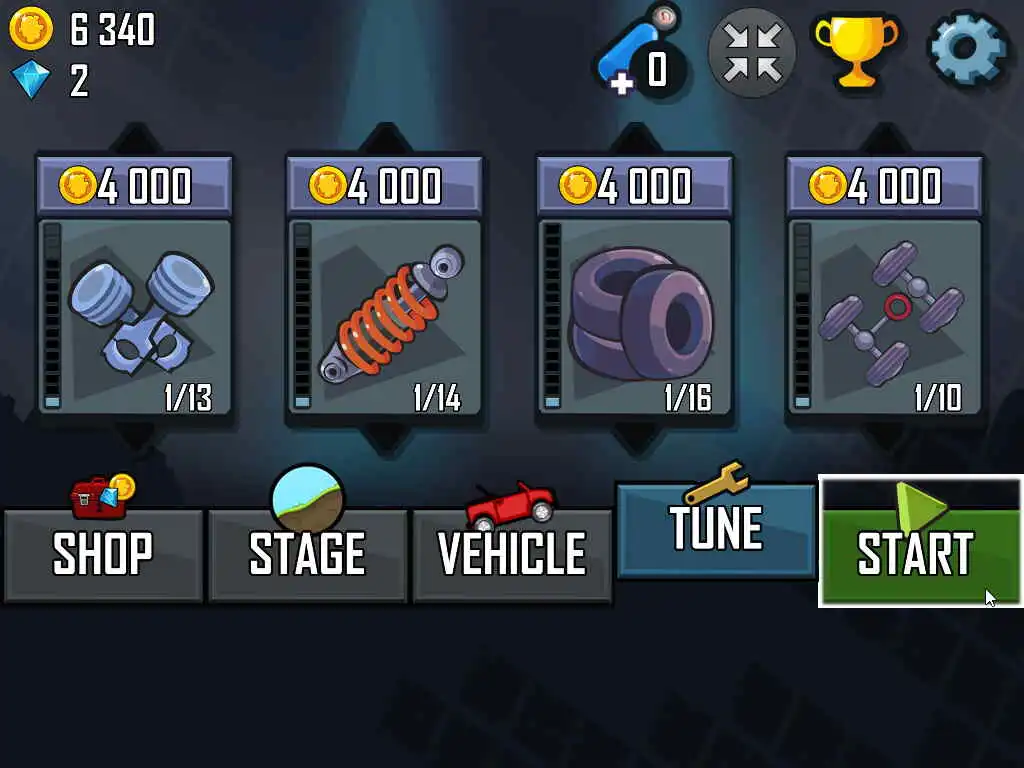Select the Tune tab

(x=716, y=530)
